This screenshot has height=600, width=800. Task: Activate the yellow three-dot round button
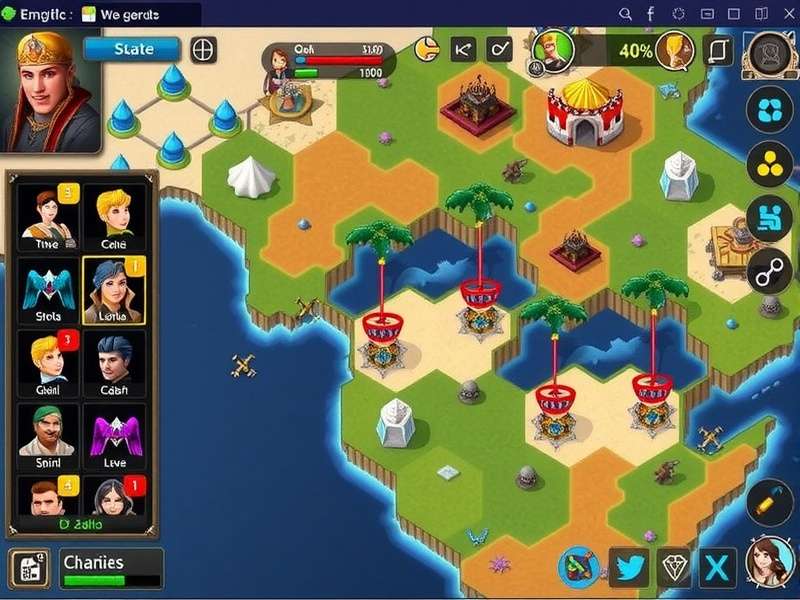770,164
